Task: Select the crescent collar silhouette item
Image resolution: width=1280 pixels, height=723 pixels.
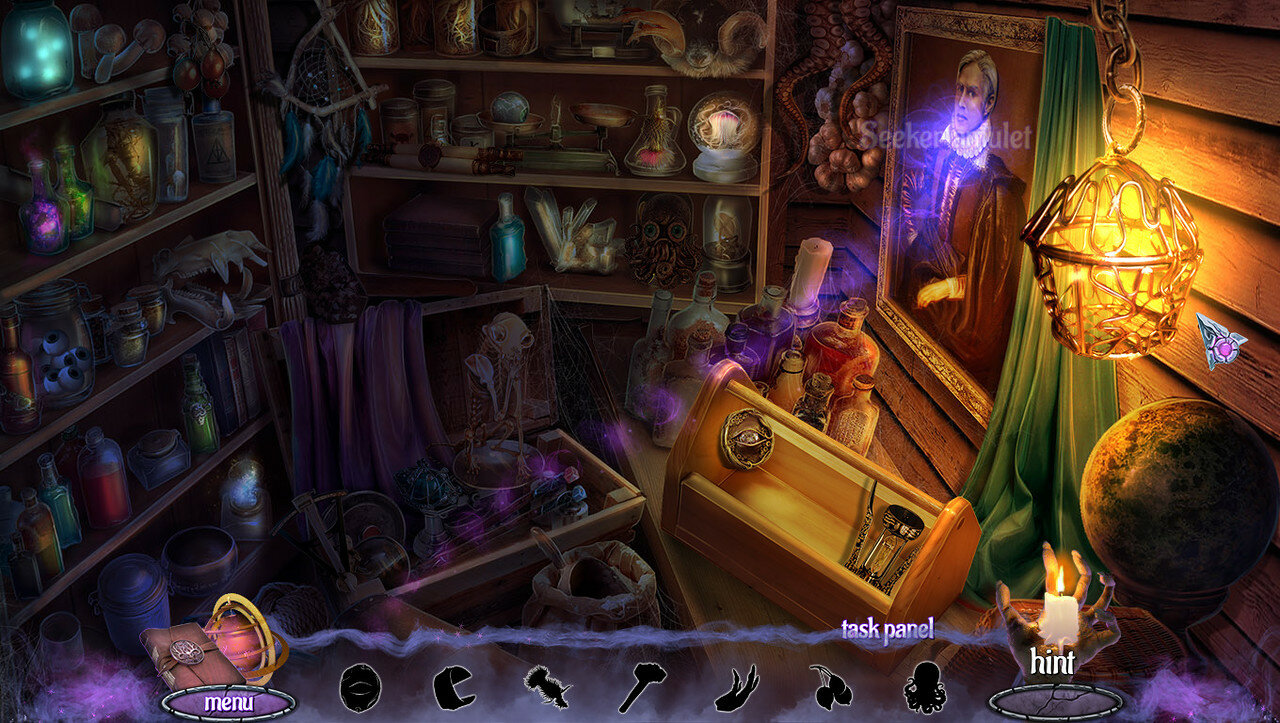Action: point(453,688)
